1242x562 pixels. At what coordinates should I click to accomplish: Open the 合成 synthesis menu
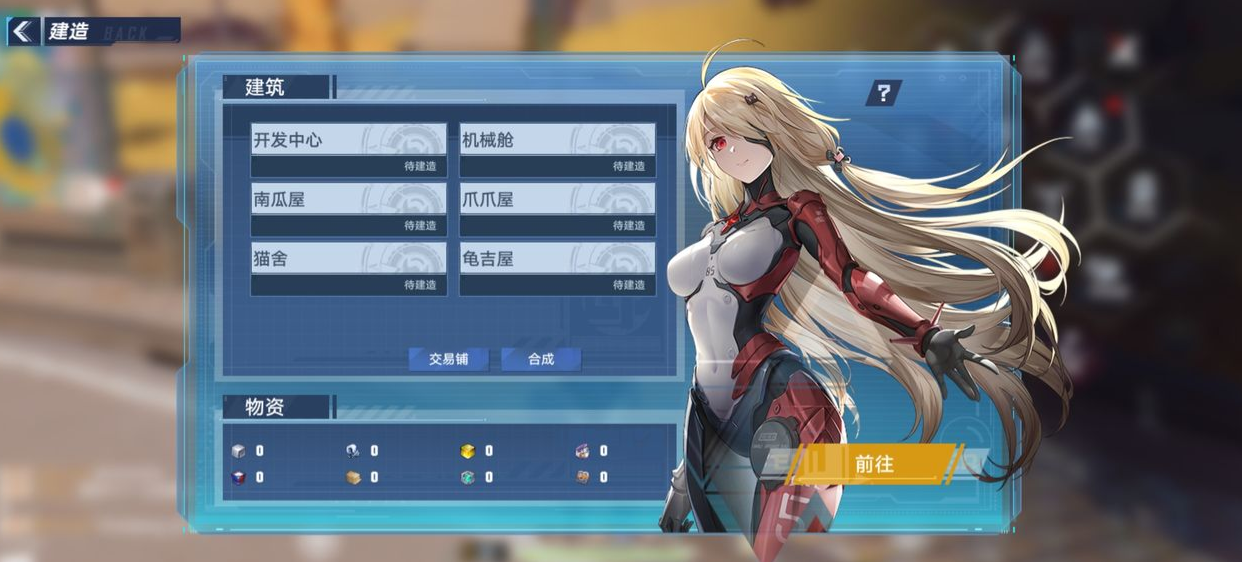tap(541, 359)
